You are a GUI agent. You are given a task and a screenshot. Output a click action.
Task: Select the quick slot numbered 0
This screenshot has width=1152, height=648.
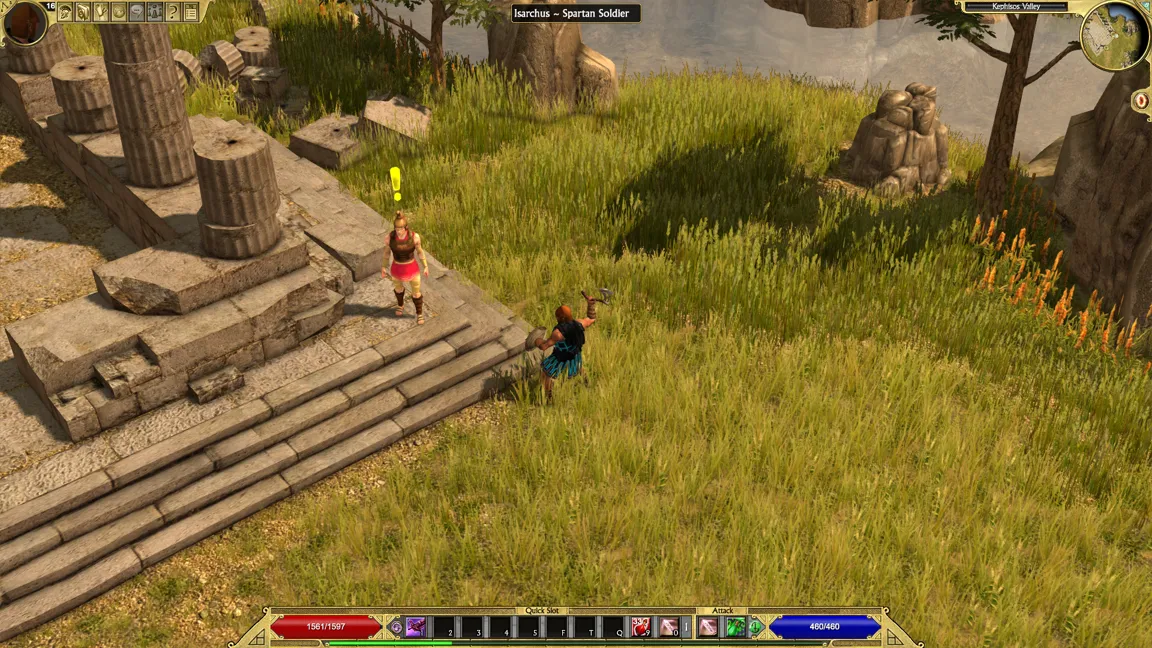click(668, 627)
